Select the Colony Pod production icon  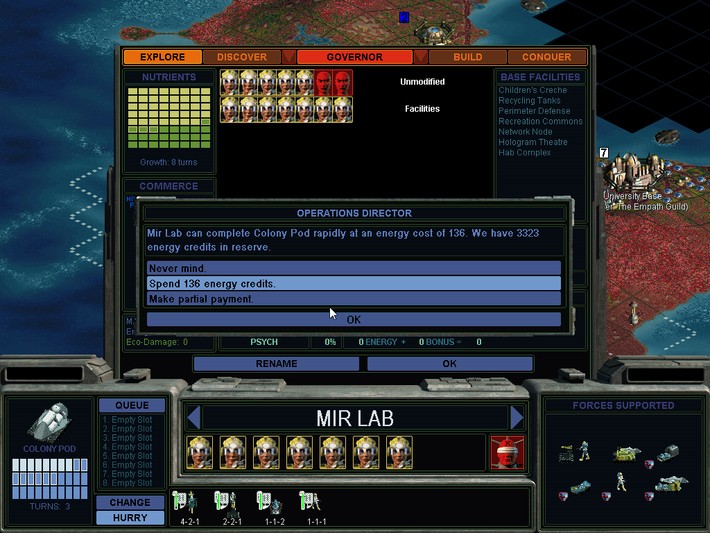point(48,425)
